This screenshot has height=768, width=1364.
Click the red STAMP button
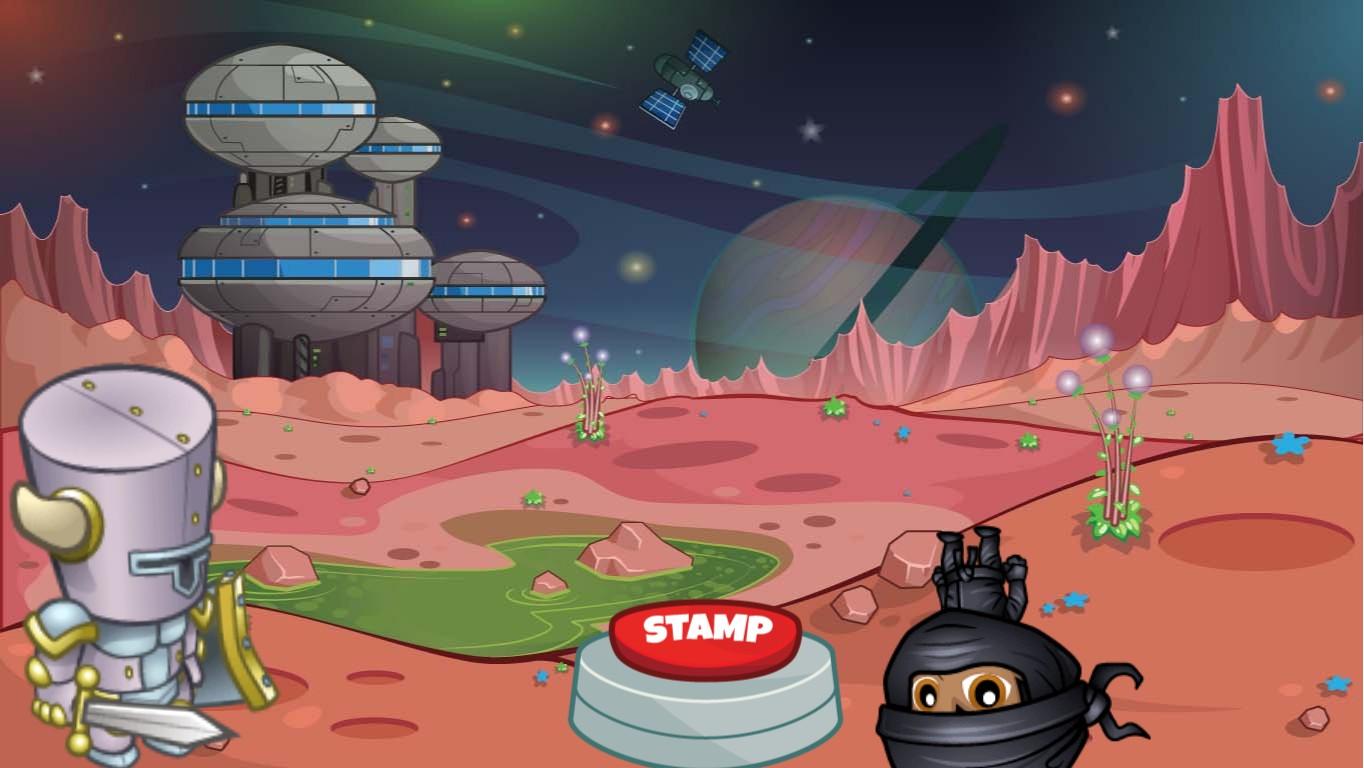[706, 634]
